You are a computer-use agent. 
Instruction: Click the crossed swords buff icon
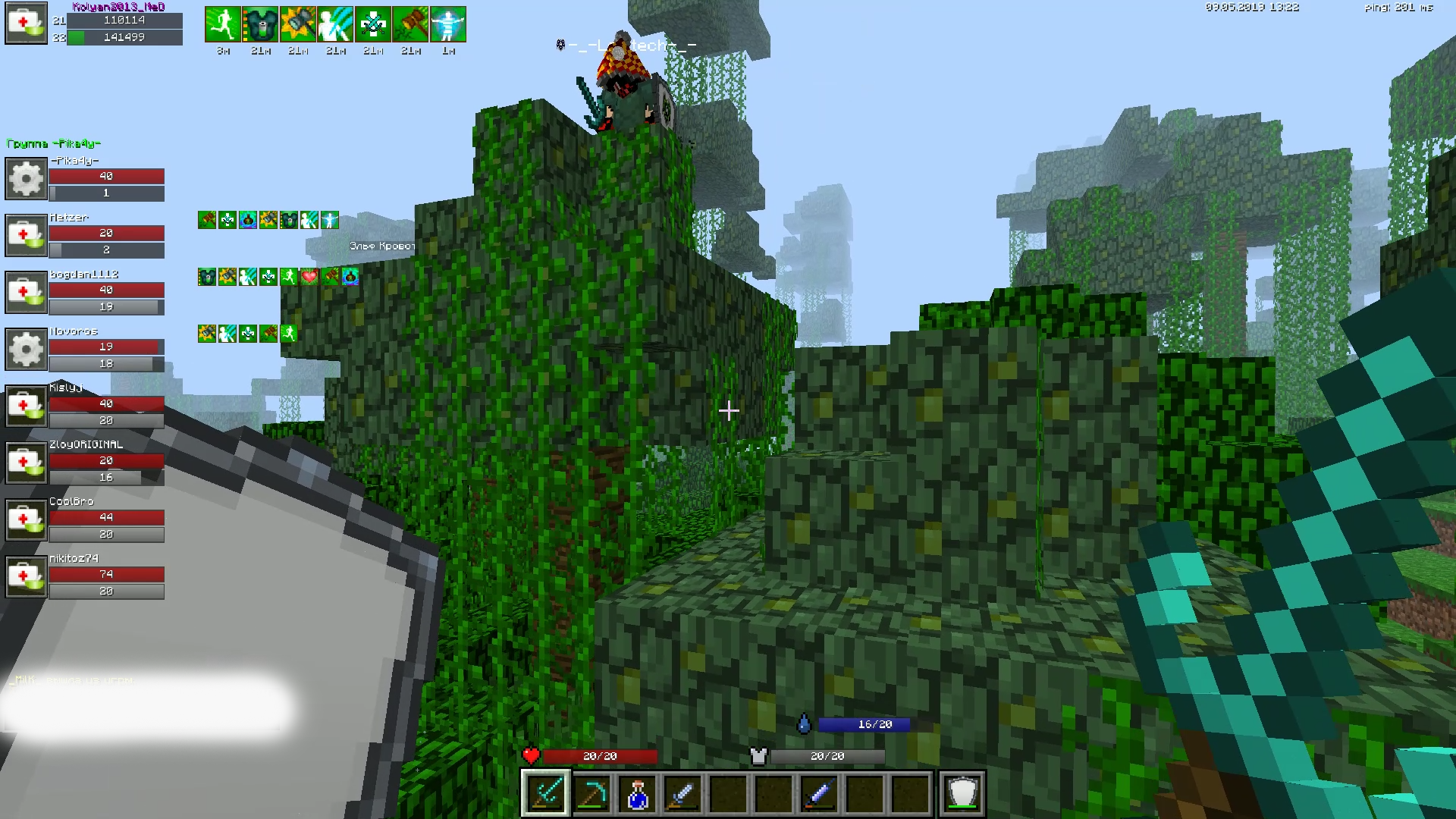(373, 24)
